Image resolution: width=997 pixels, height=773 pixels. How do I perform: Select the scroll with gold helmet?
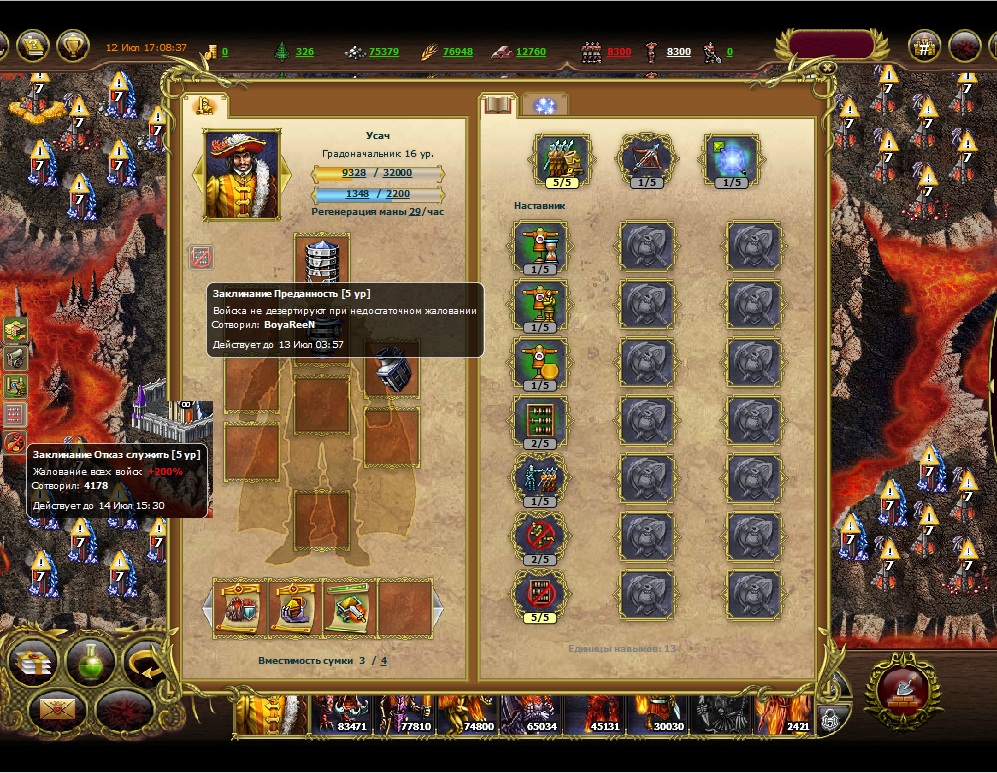294,607
